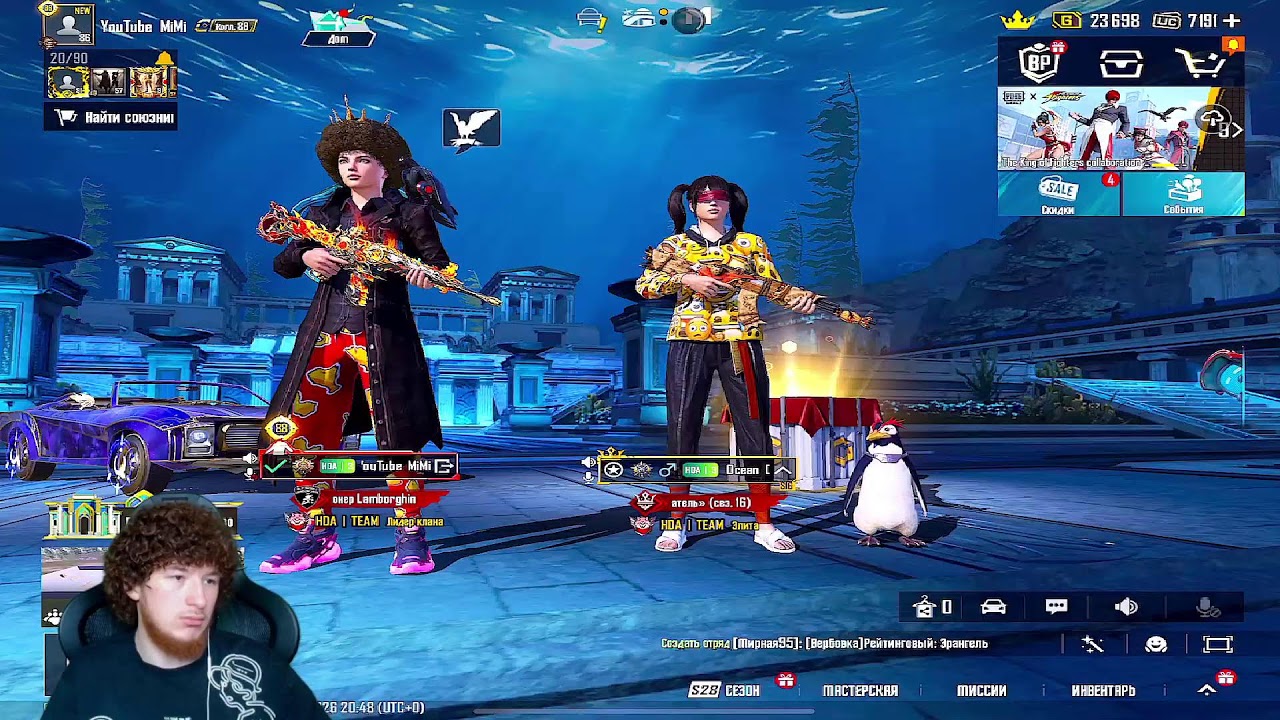1280x720 pixels.
Task: Click the 'Найти союзни' find allies button
Action: 111,117
